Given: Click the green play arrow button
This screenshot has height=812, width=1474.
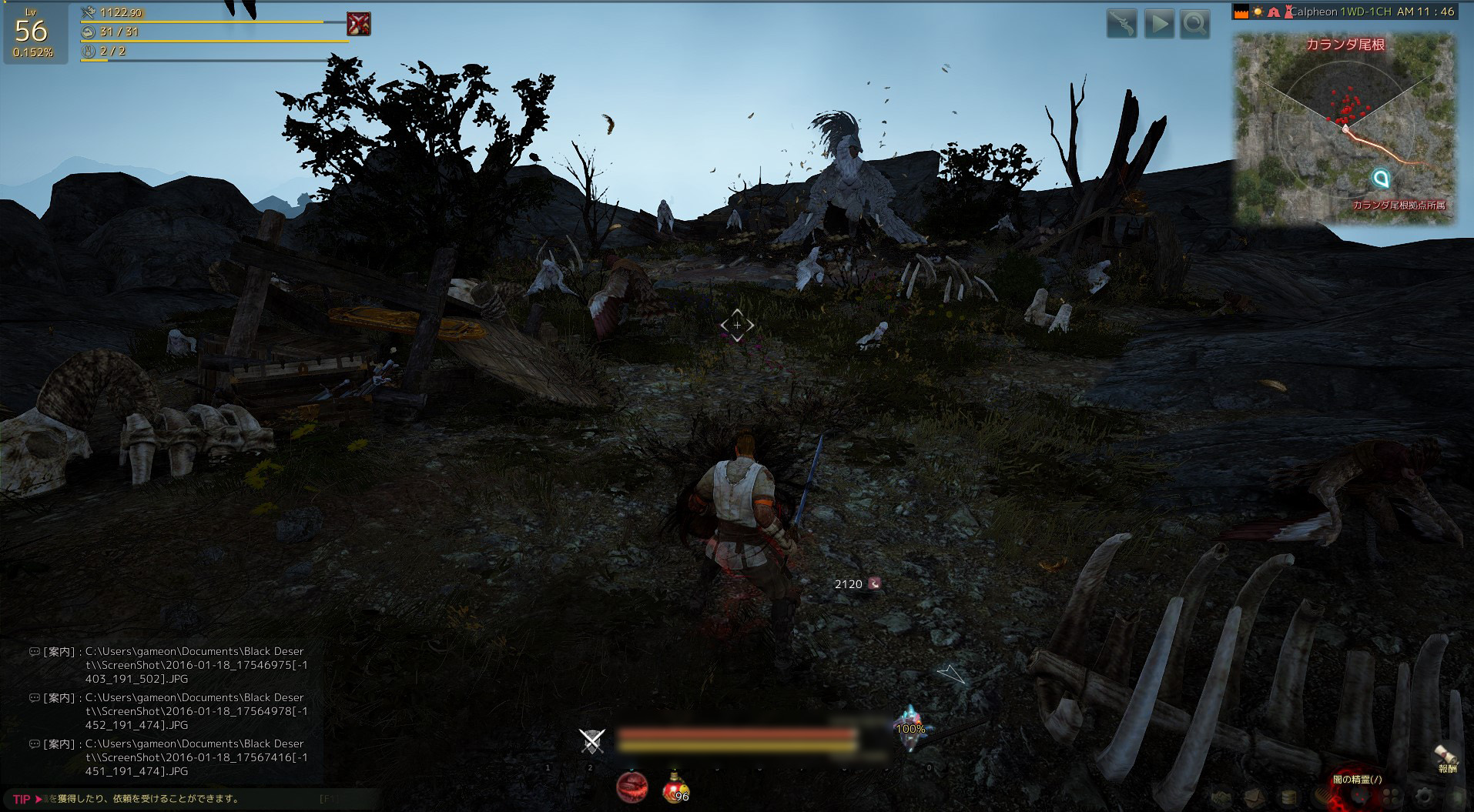Looking at the screenshot, I should (x=1158, y=25).
